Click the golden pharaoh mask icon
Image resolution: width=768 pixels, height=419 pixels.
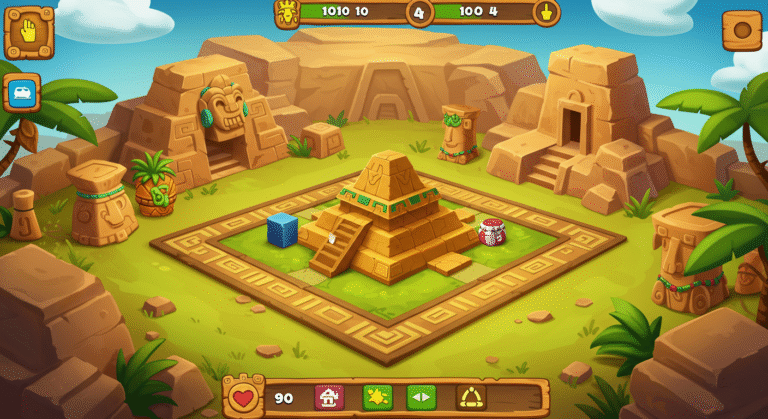pos(287,13)
